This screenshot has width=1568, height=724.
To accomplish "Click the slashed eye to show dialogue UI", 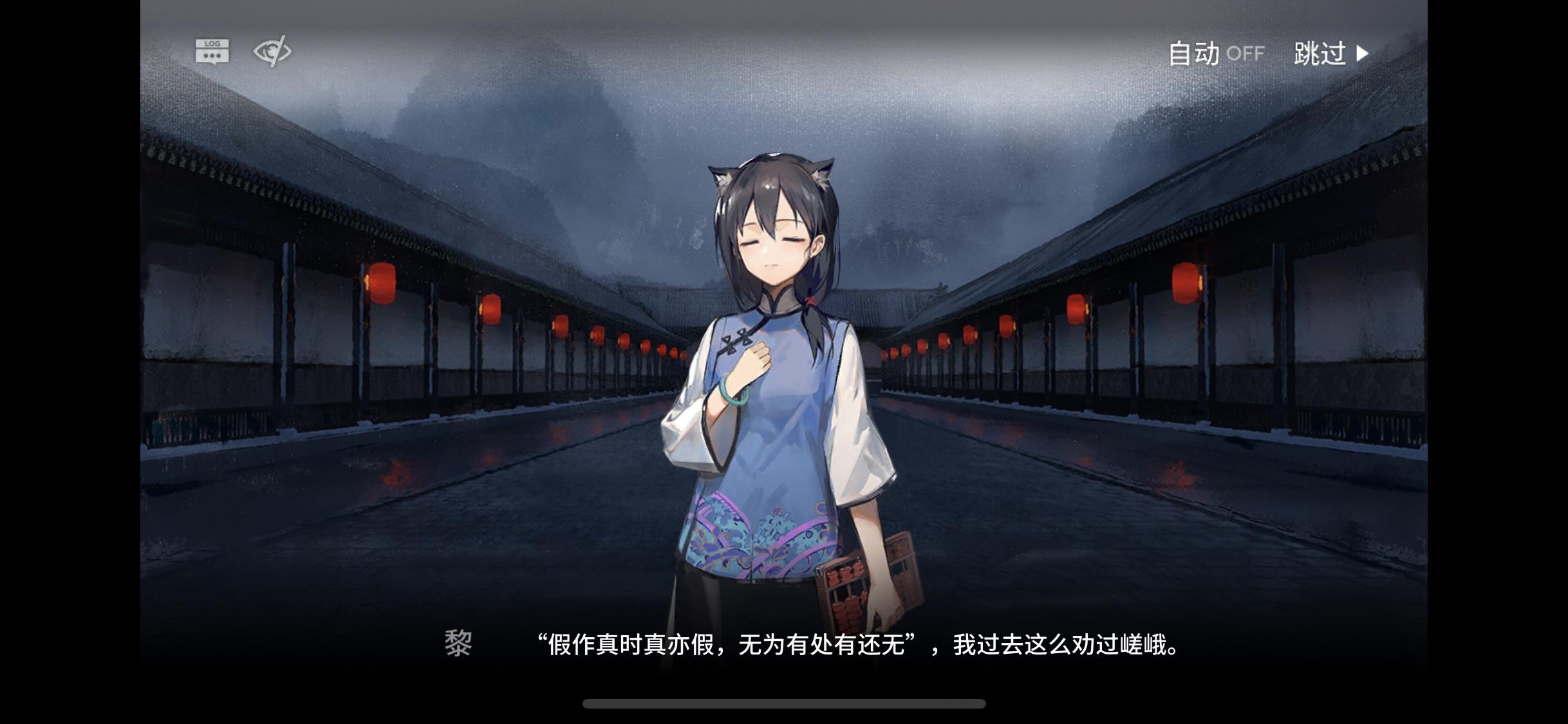I will [x=272, y=50].
